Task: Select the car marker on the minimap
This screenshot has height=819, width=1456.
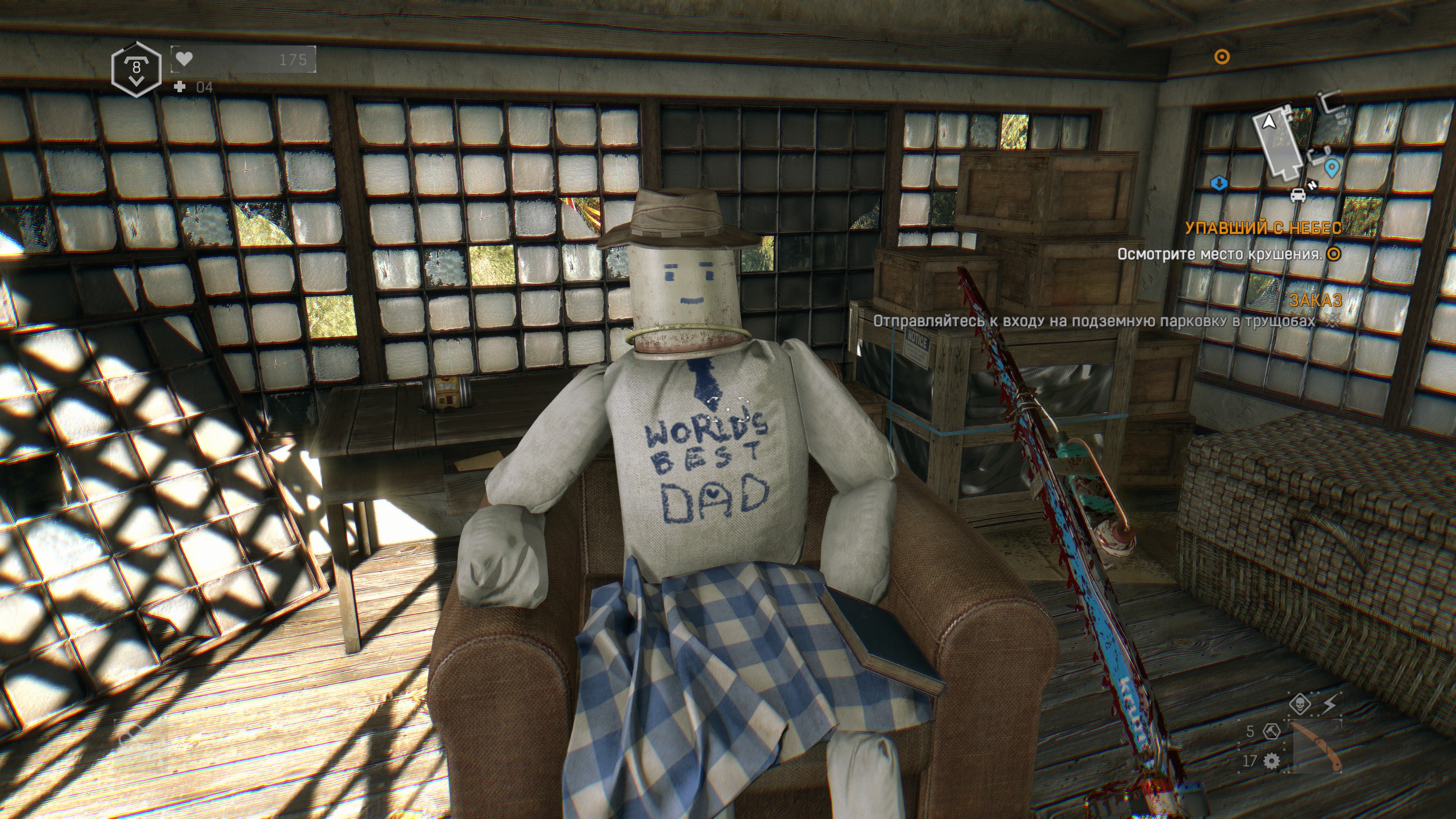Action: [1298, 195]
